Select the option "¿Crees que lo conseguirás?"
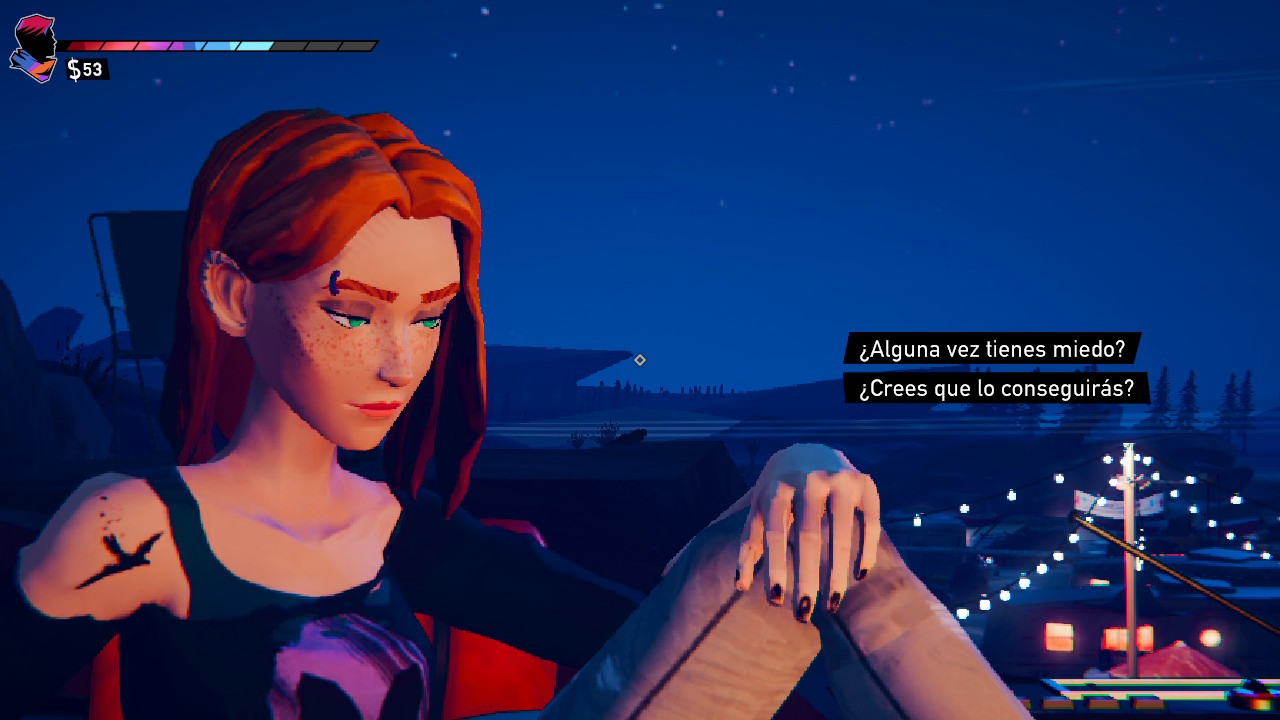 pyautogui.click(x=996, y=388)
